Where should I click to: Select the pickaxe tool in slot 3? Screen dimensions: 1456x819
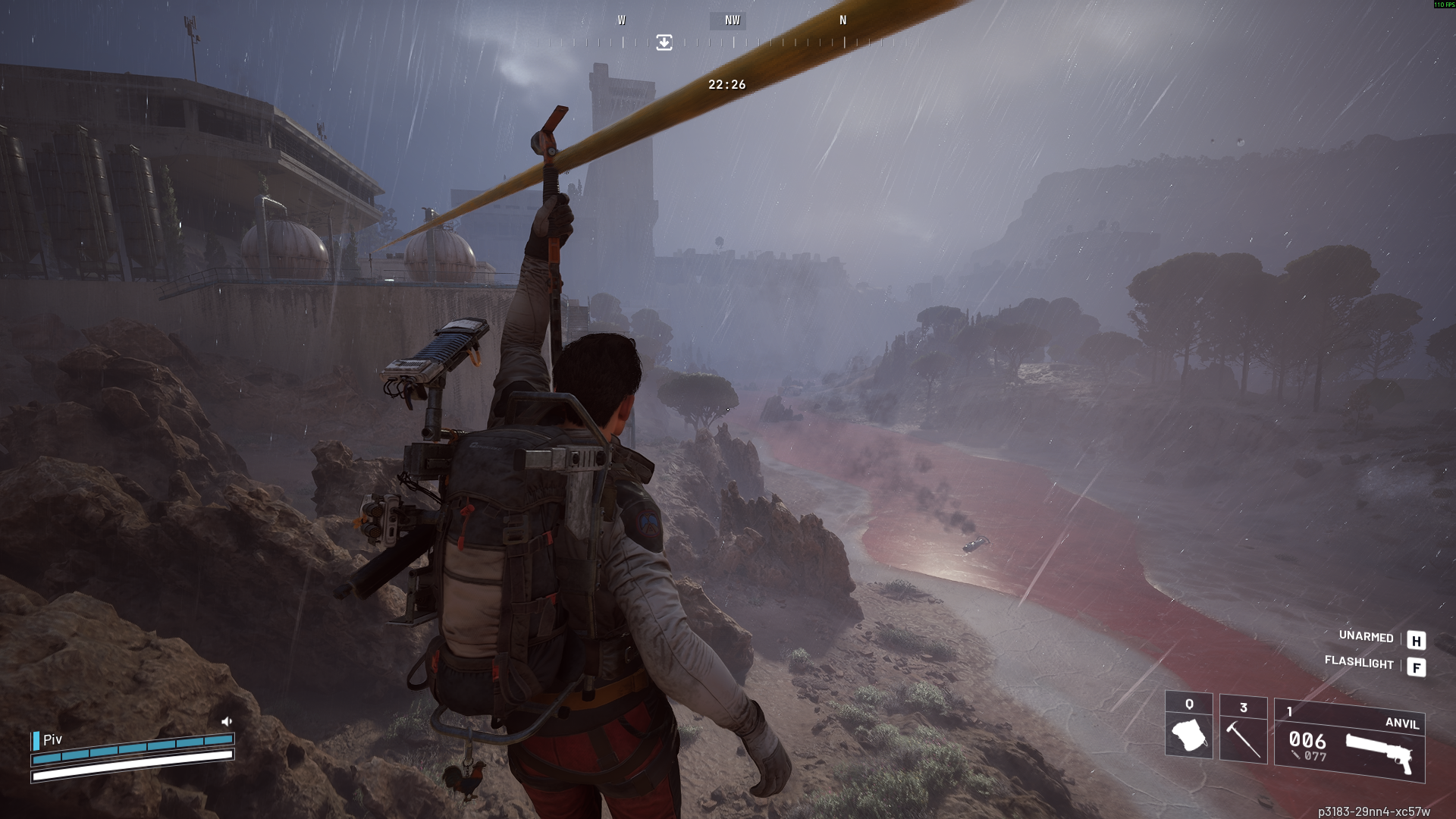(1243, 730)
